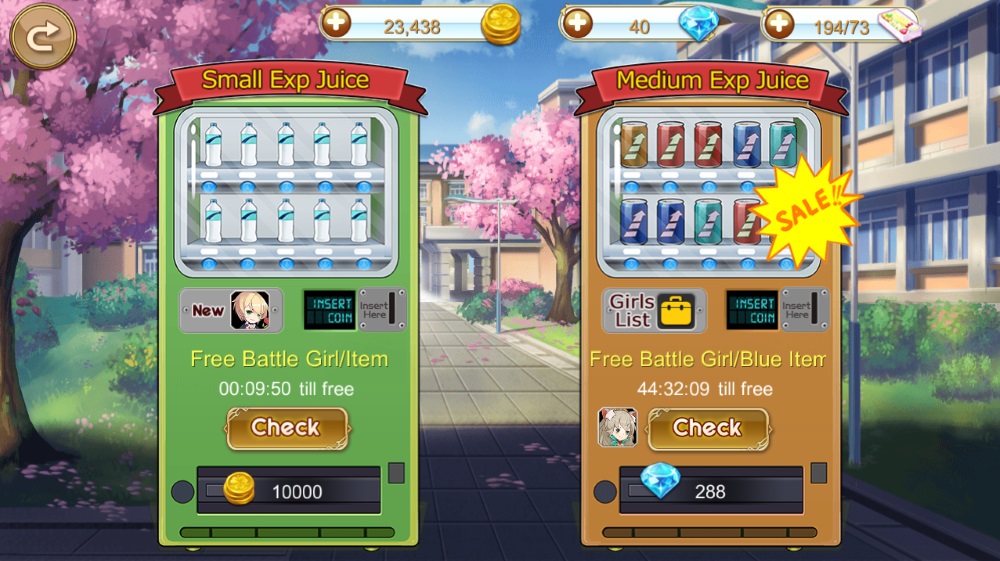Tap the girl portrait beside Medium Check

click(618, 428)
